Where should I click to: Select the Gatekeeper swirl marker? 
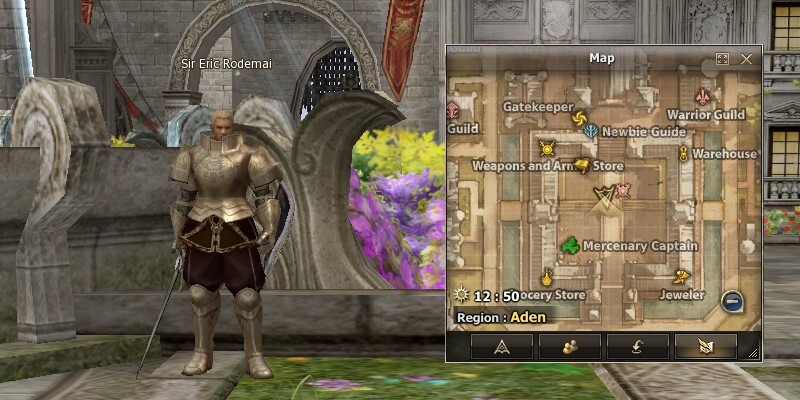coord(578,120)
